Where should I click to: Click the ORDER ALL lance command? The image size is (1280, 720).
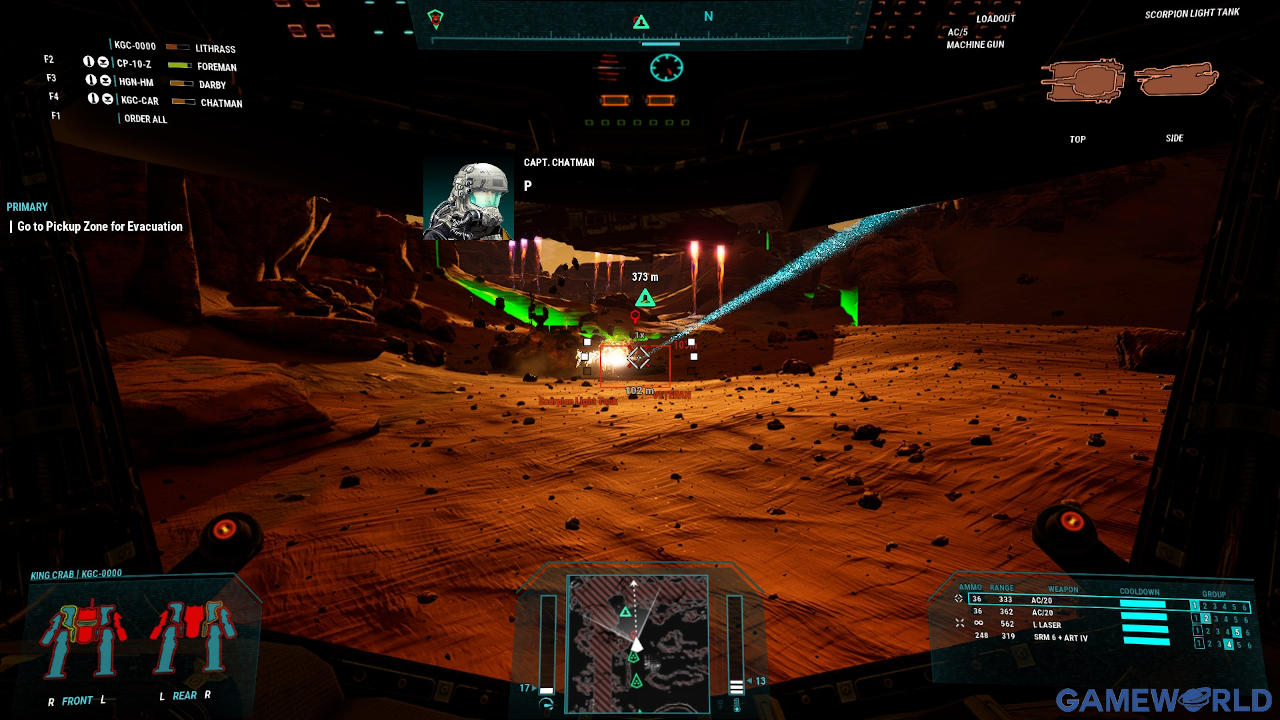click(145, 119)
